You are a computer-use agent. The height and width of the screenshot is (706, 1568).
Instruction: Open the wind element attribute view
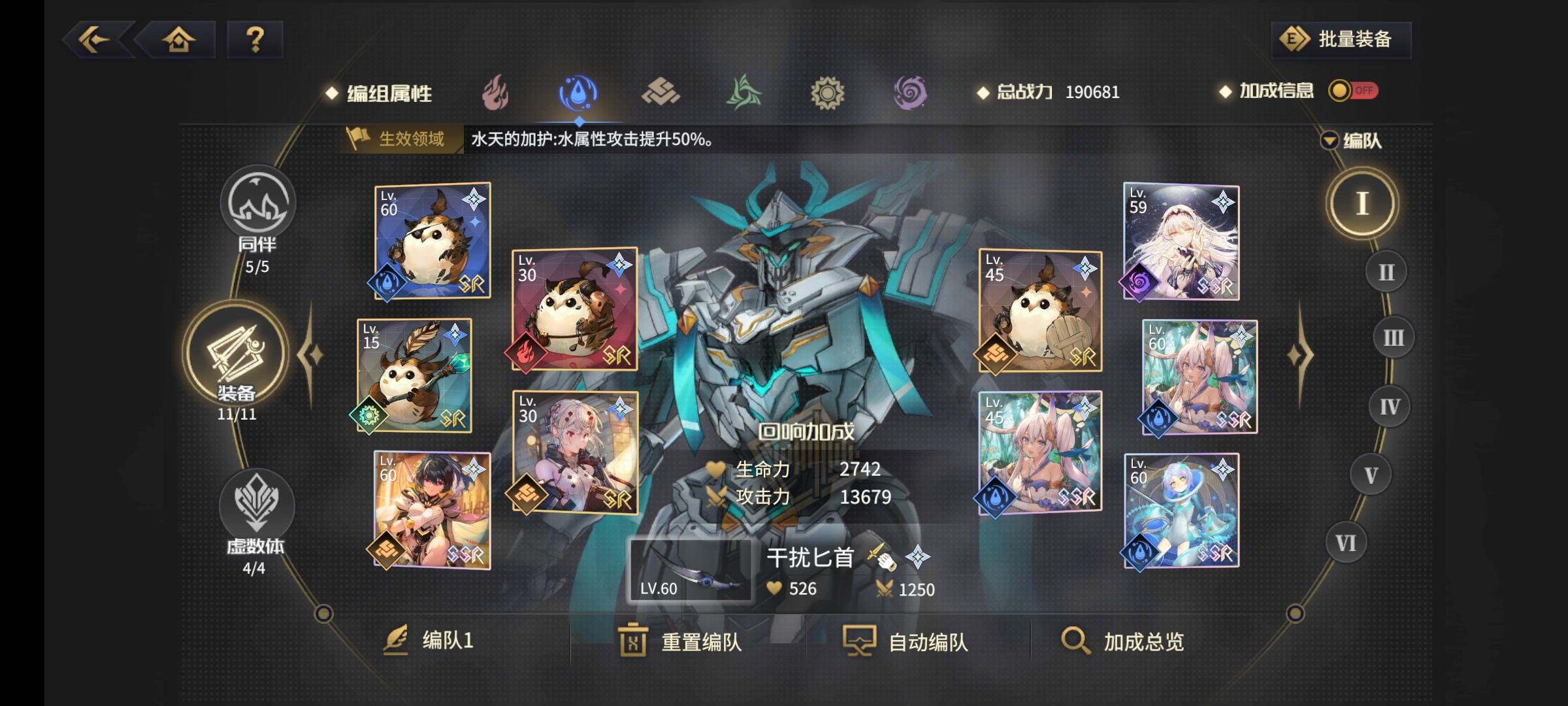pos(743,92)
